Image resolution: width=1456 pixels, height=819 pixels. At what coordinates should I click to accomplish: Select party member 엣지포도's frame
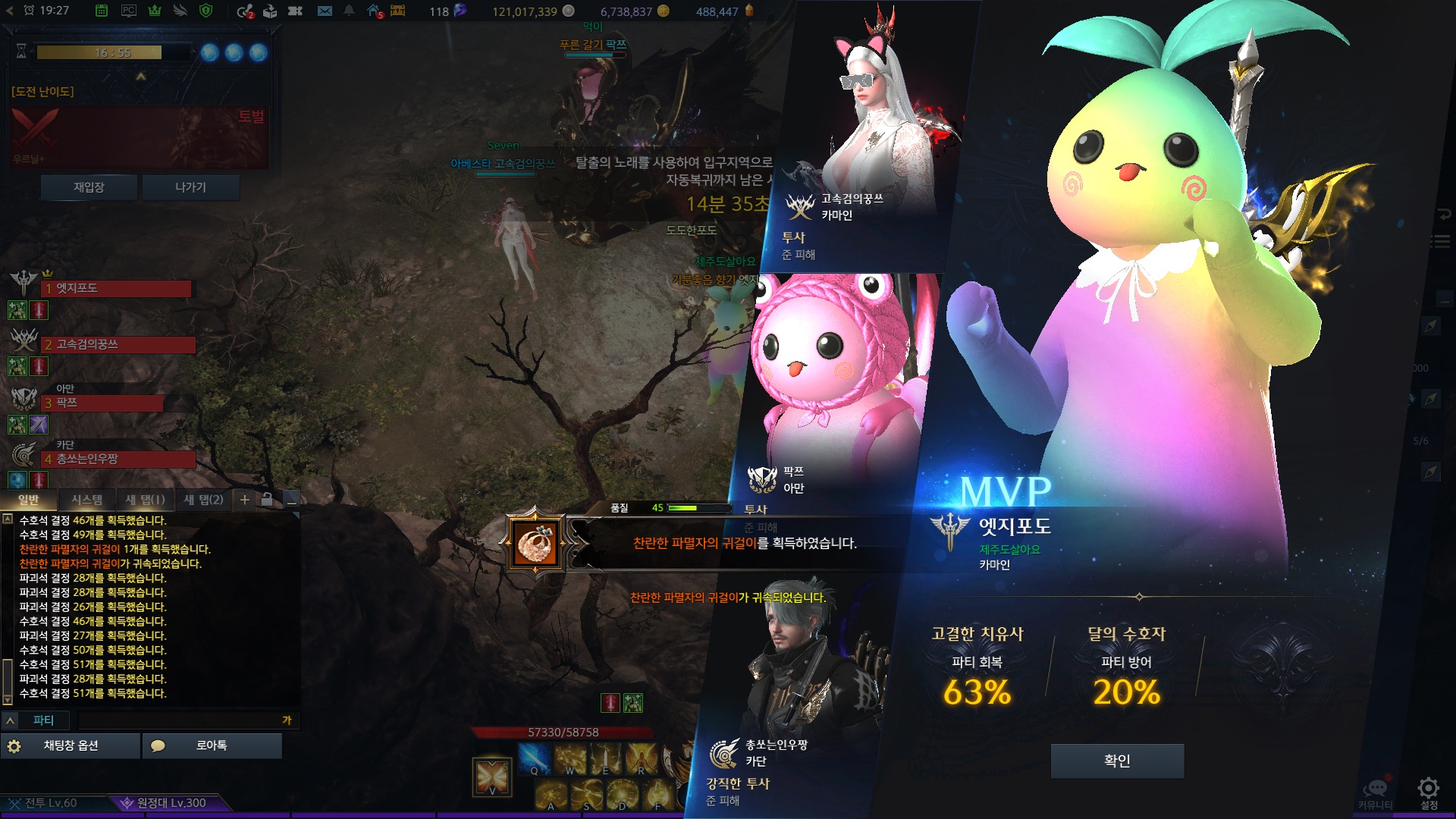tap(116, 289)
